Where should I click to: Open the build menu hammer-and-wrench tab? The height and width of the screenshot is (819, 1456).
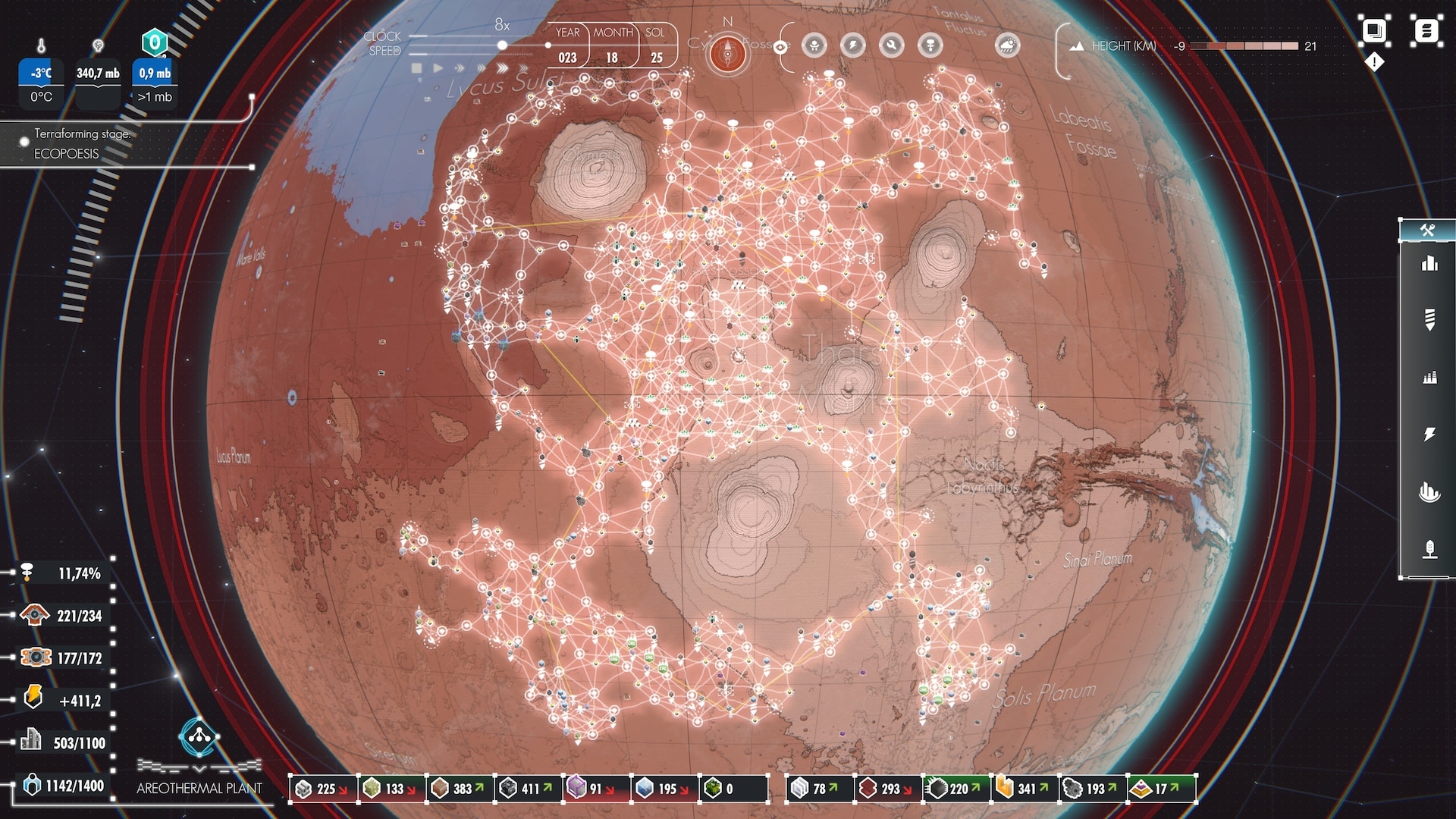pos(1427,231)
